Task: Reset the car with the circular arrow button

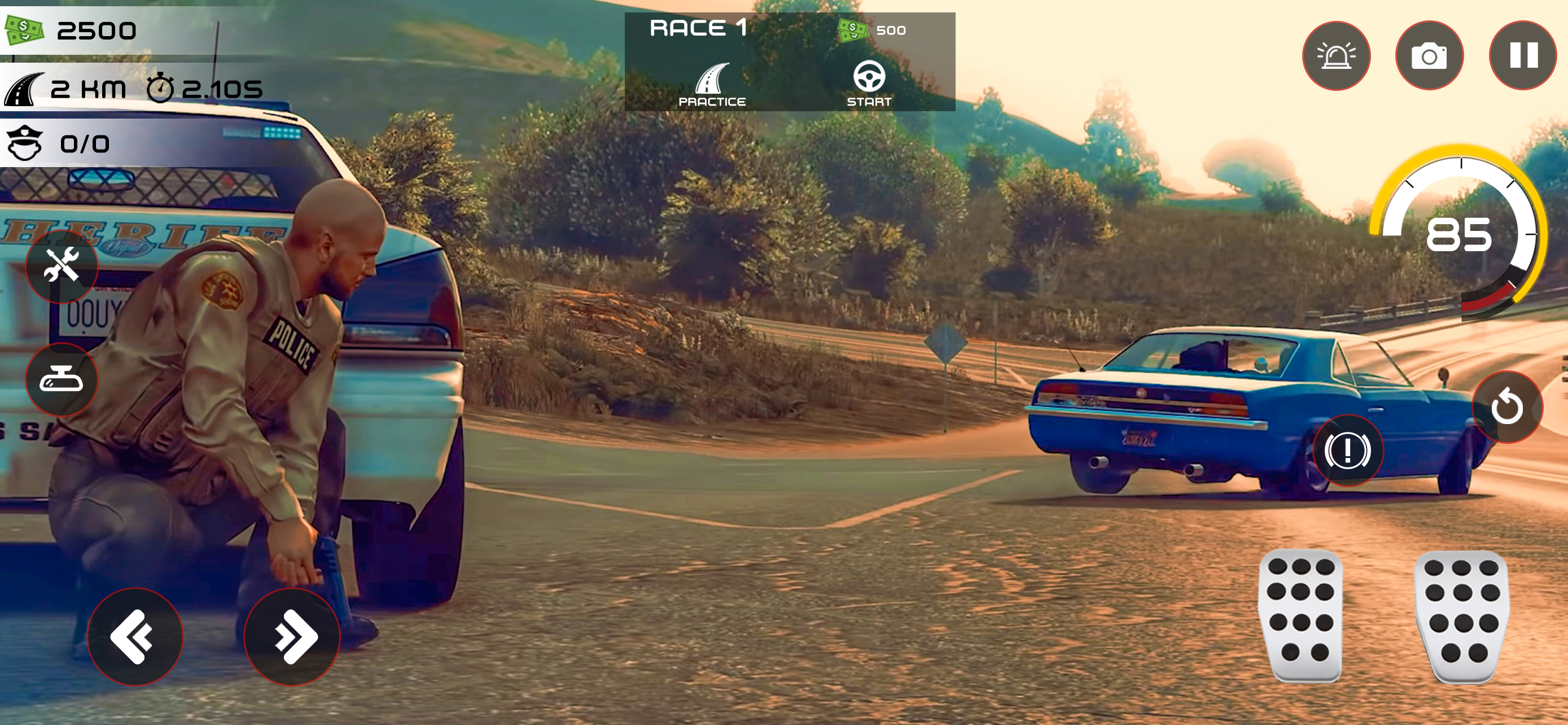Action: pos(1507,407)
